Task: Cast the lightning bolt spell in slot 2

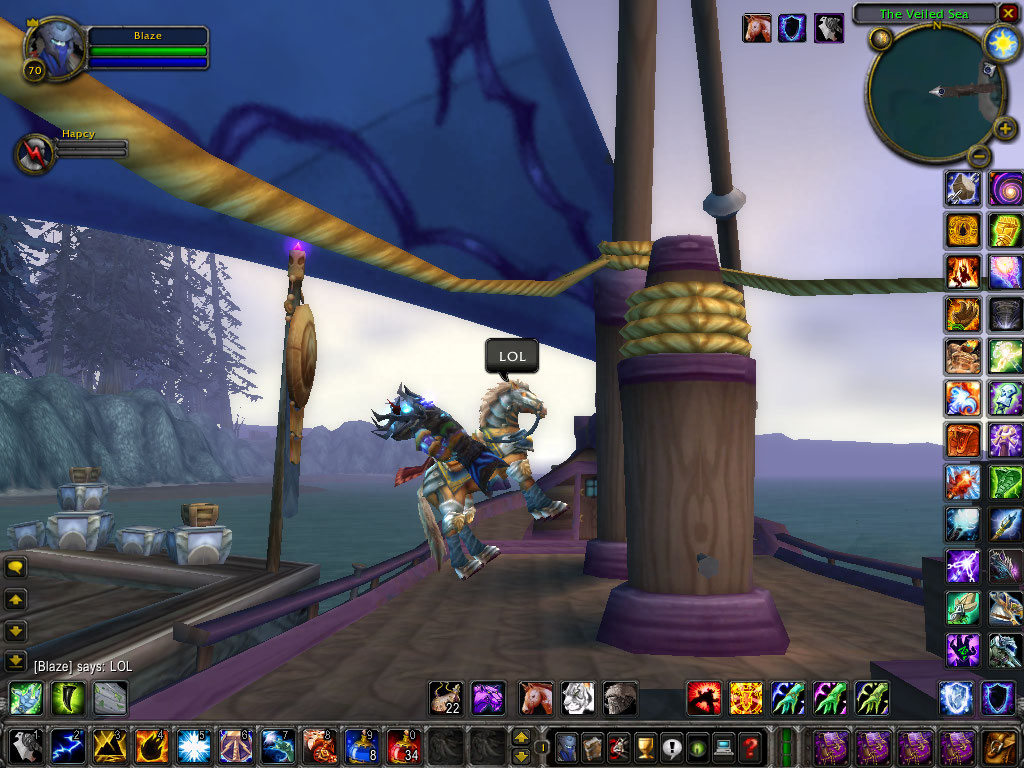Action: [x=67, y=746]
